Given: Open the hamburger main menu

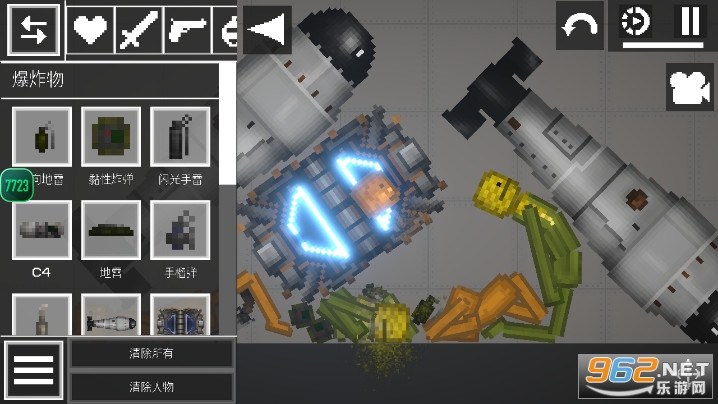Looking at the screenshot, I should click(33, 371).
